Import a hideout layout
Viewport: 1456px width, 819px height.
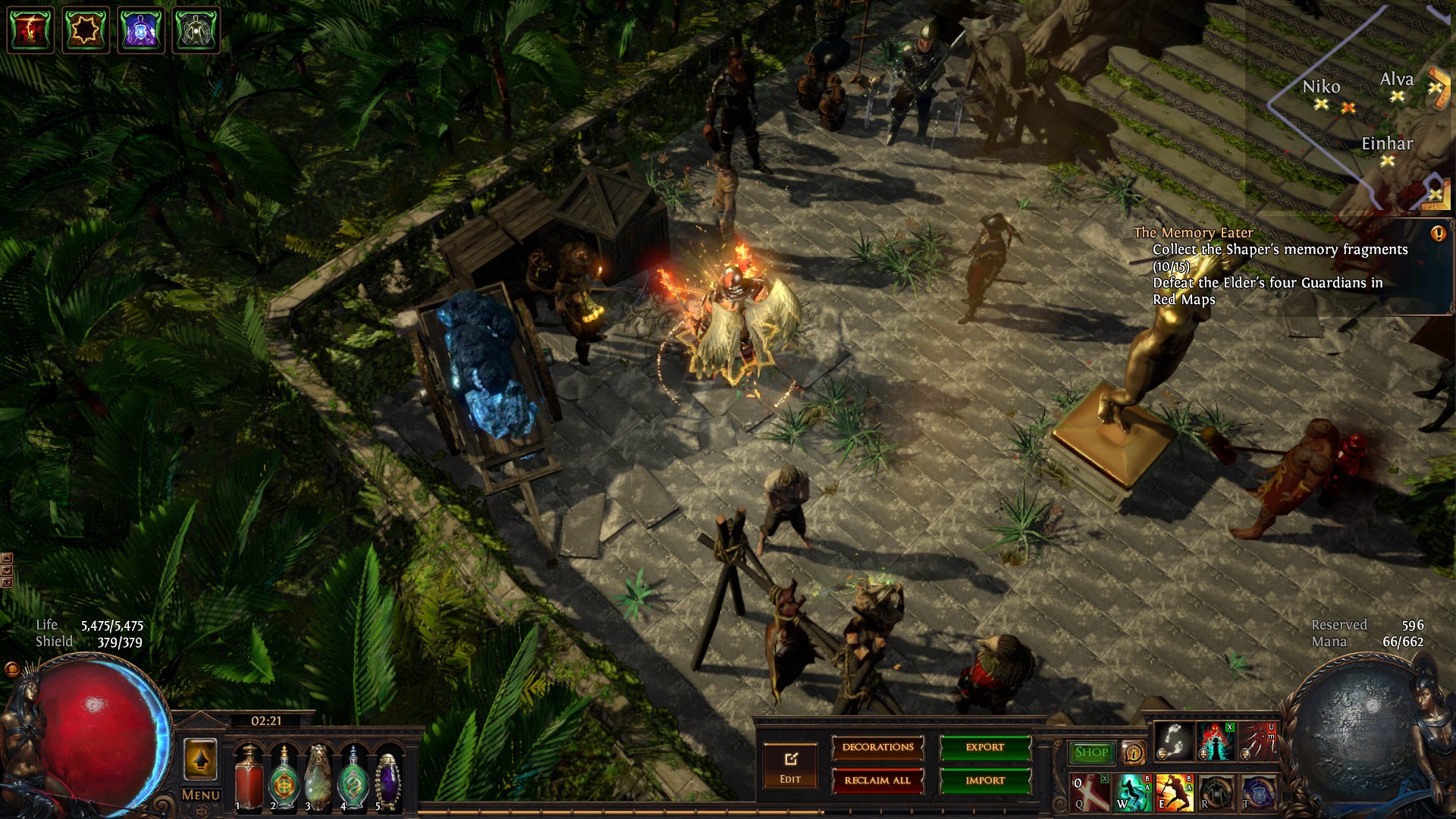[x=985, y=780]
